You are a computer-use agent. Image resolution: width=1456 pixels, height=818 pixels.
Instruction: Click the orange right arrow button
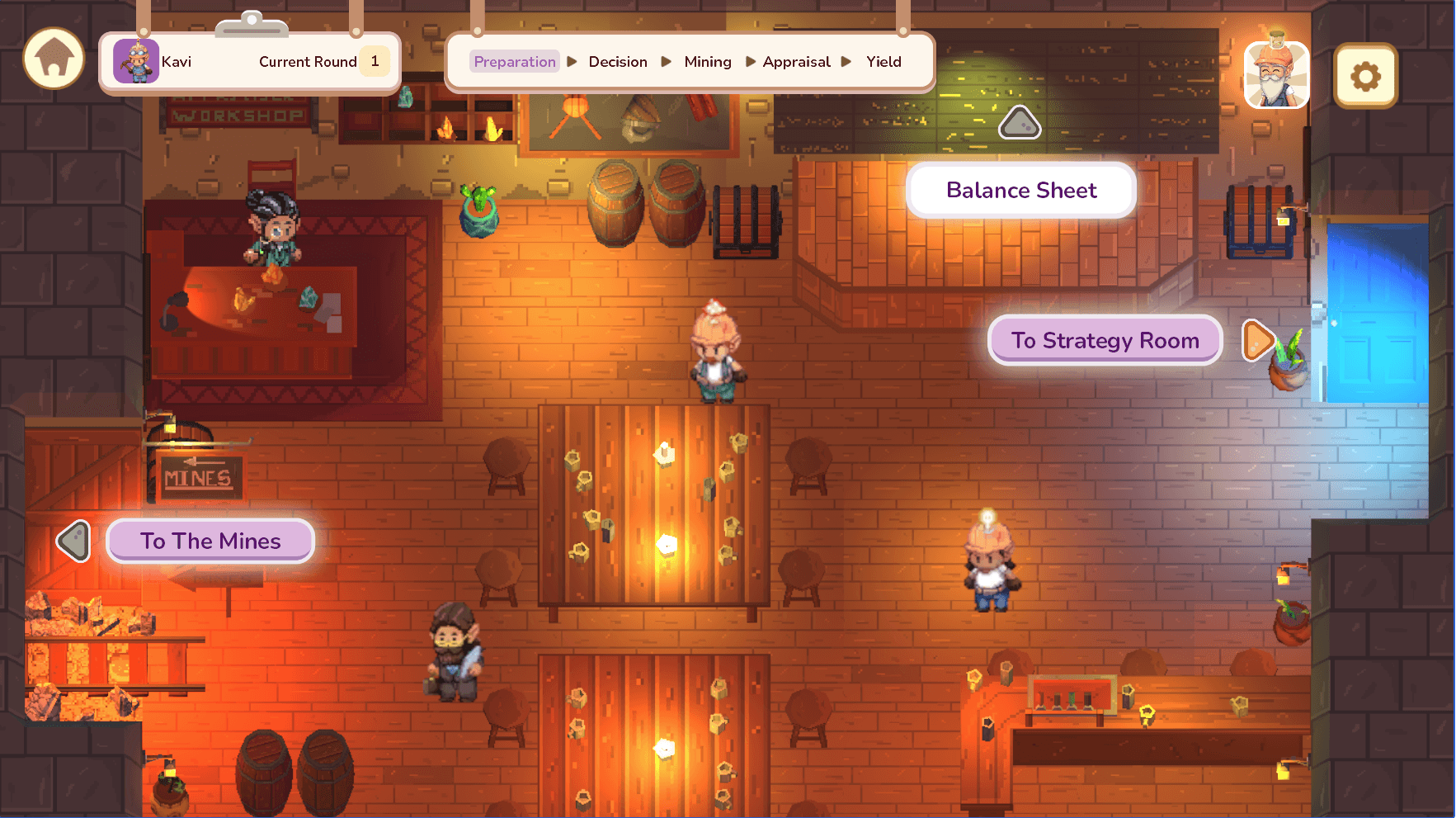pyautogui.click(x=1256, y=340)
